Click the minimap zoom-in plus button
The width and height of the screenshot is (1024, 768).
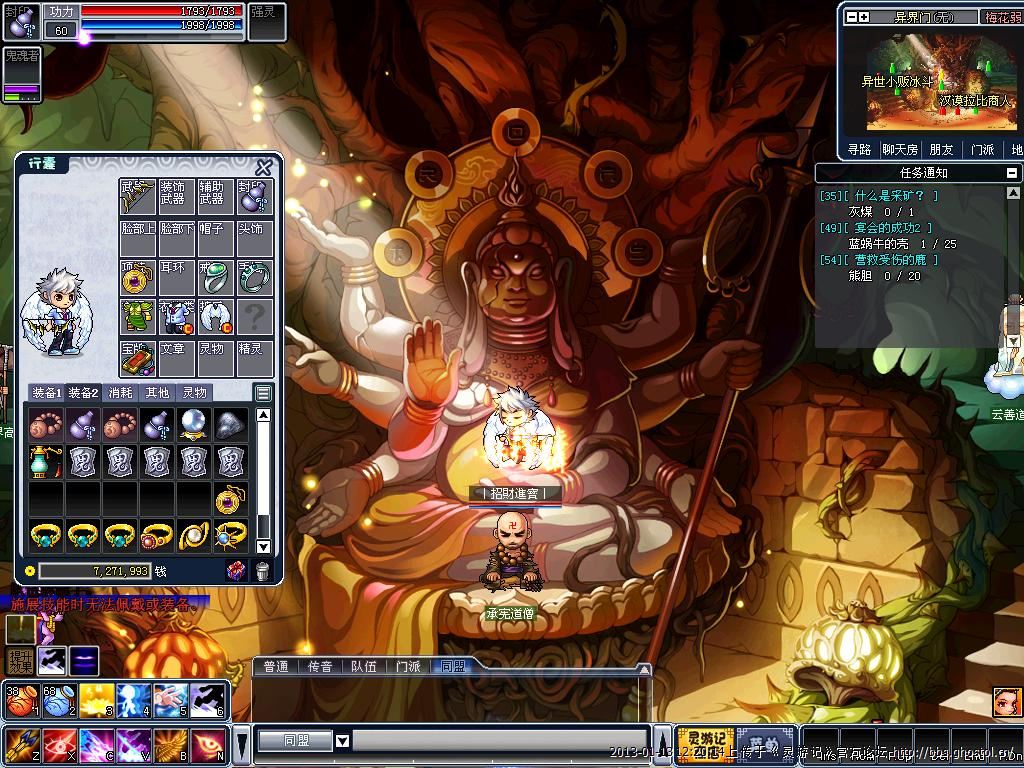(x=863, y=17)
